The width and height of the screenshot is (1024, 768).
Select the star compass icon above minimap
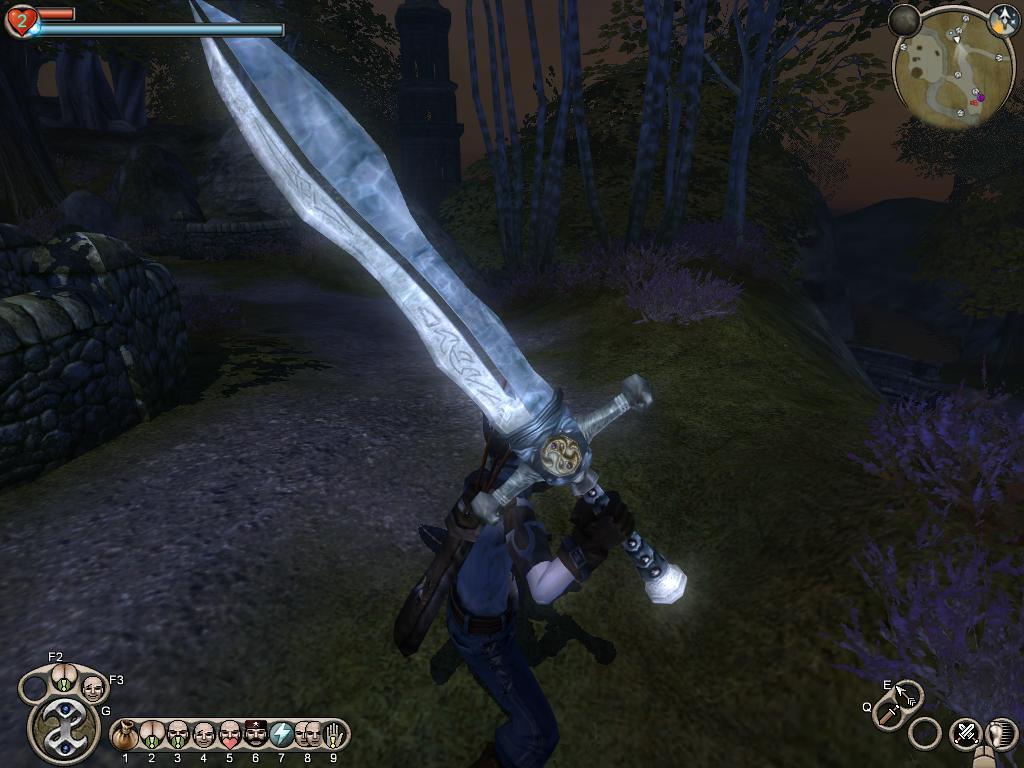tap(1003, 18)
